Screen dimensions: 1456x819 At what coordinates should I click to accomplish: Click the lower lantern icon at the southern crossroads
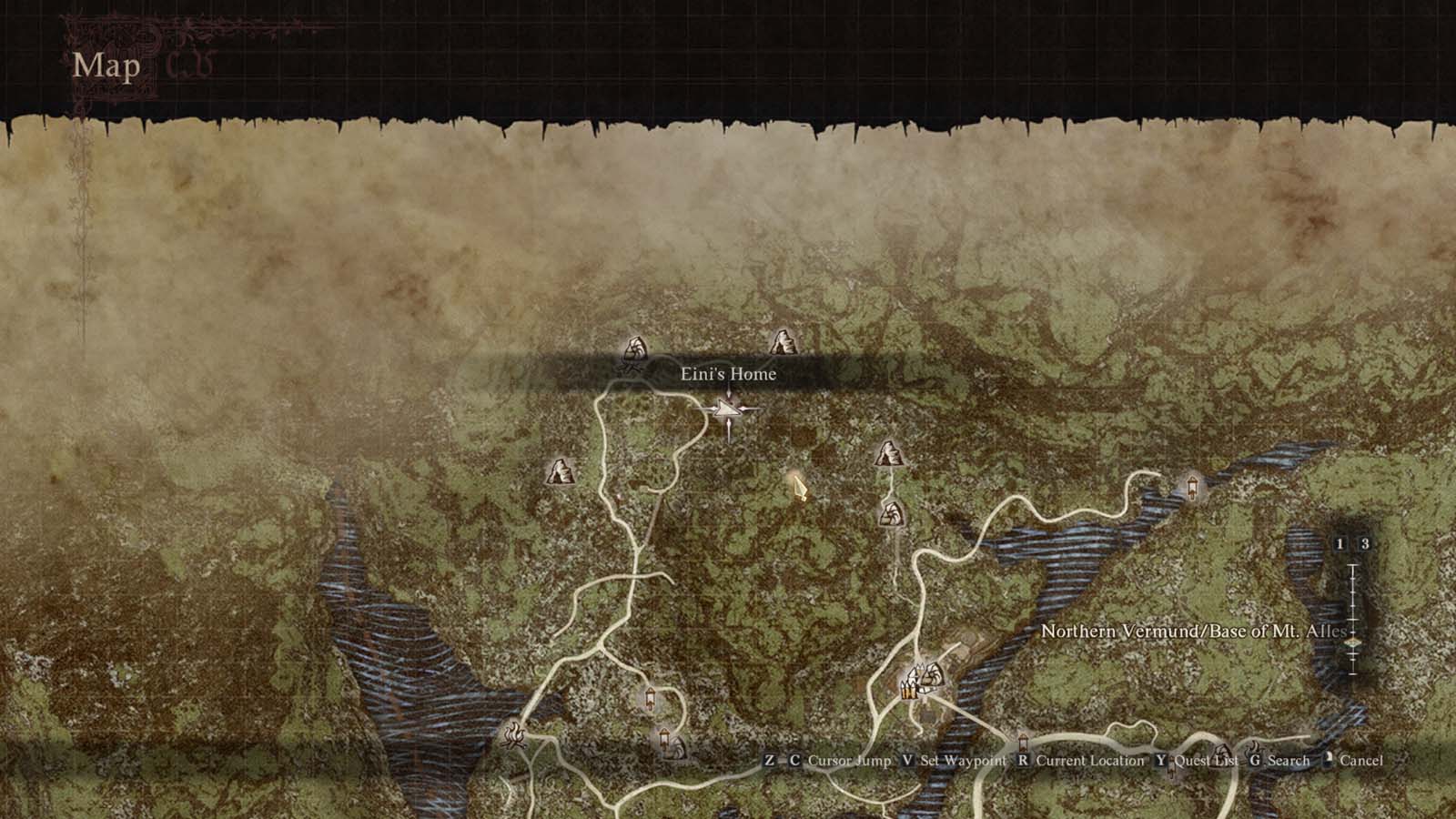pyautogui.click(x=664, y=739)
